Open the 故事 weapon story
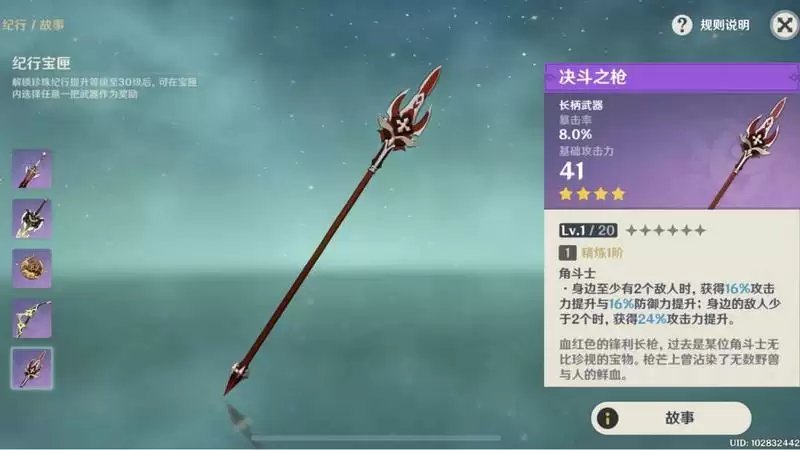 671,418
